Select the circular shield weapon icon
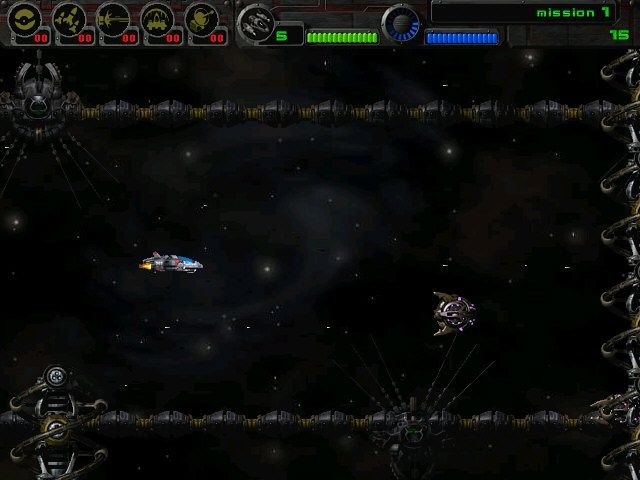Screen dimensions: 640x480 tap(24, 18)
